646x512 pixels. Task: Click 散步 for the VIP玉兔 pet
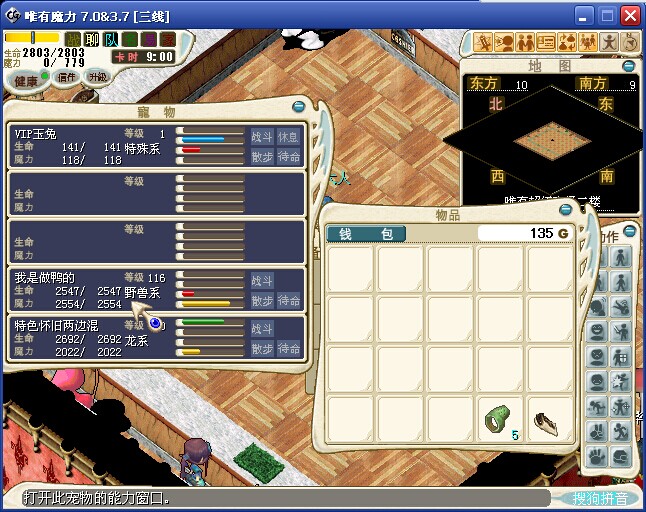[x=262, y=157]
